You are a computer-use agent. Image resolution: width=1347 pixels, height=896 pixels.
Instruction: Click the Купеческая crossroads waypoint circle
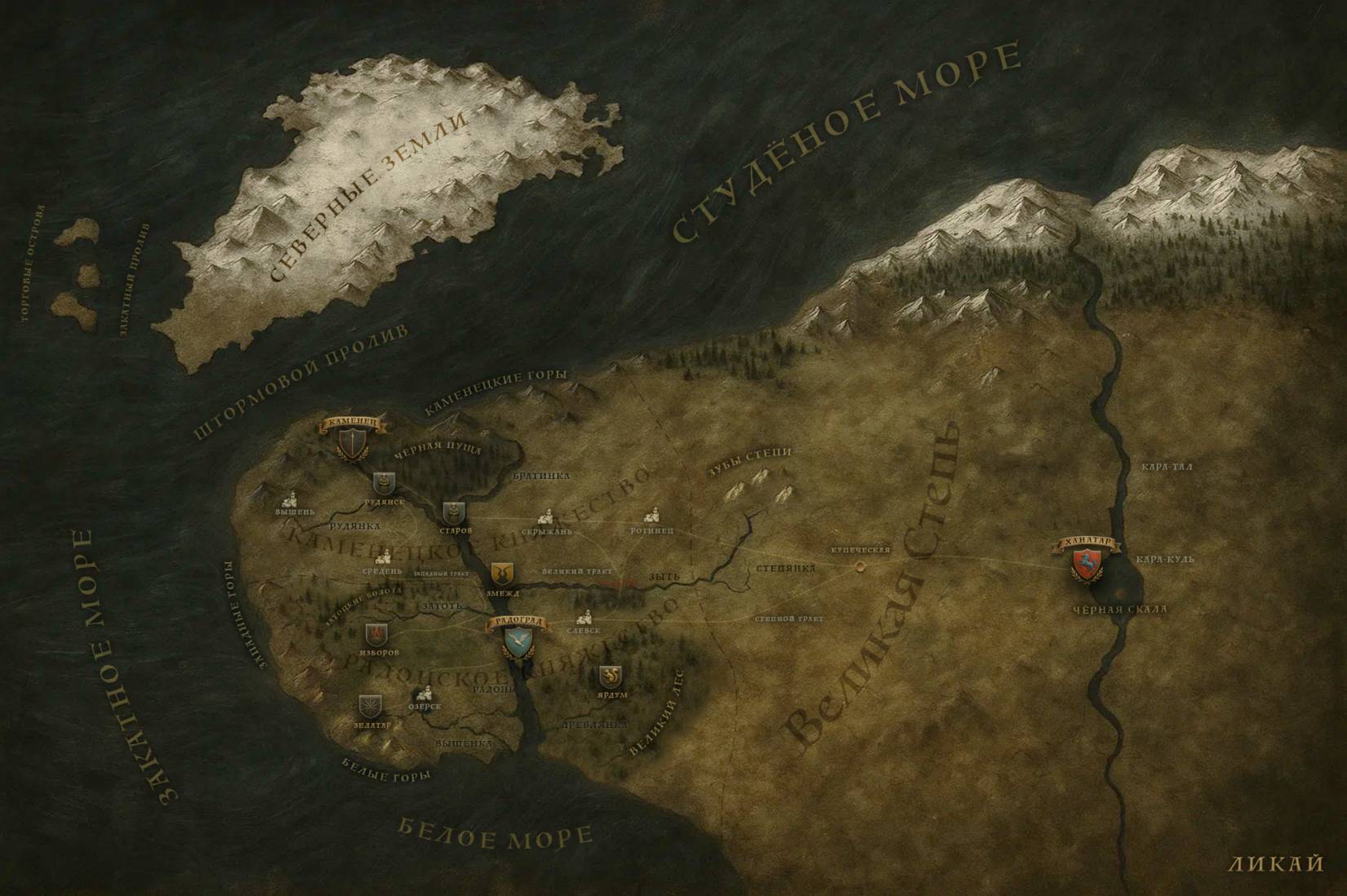(858, 565)
